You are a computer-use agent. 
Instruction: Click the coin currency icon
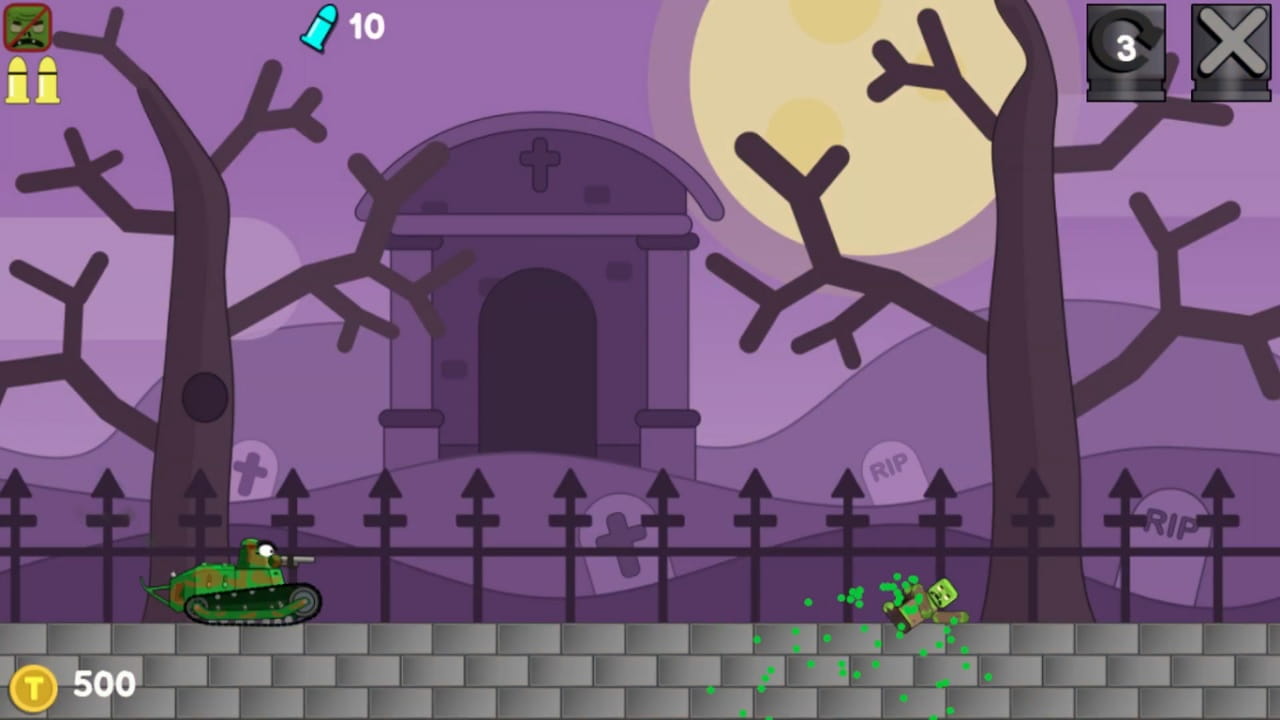[x=33, y=684]
